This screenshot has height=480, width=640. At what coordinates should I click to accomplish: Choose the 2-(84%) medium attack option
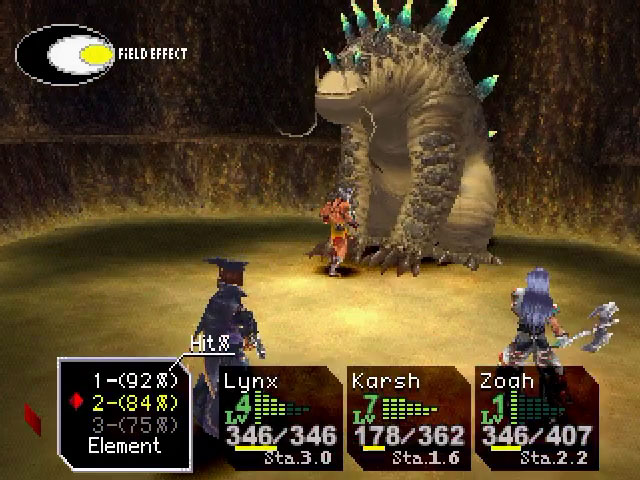136,403
